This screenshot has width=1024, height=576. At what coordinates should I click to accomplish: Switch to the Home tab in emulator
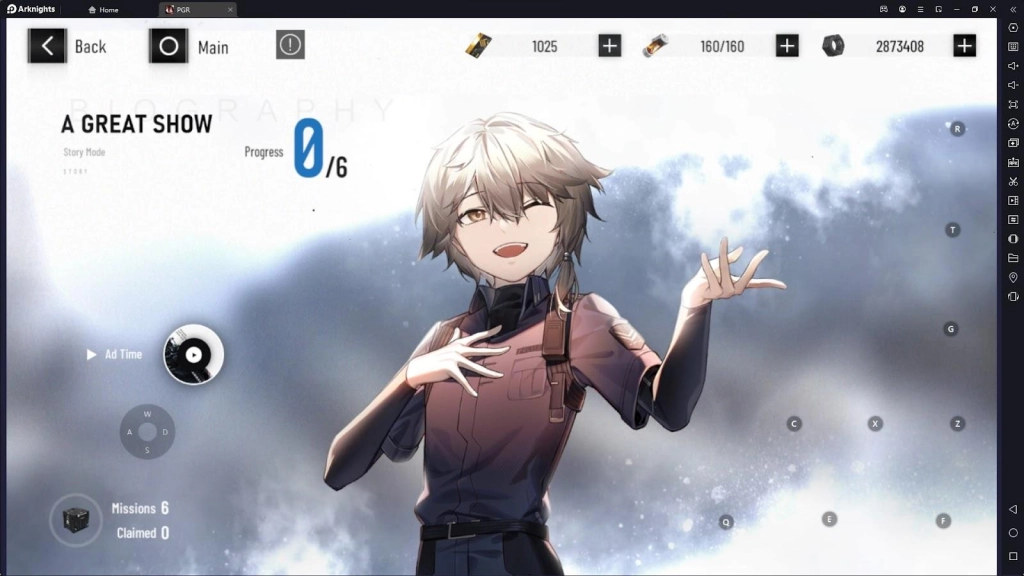point(103,10)
